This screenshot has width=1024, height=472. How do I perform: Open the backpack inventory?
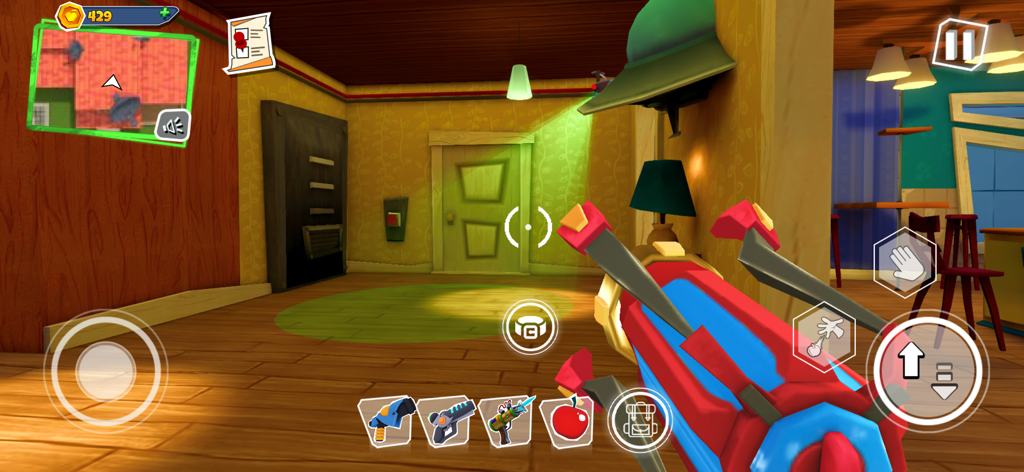(x=638, y=419)
